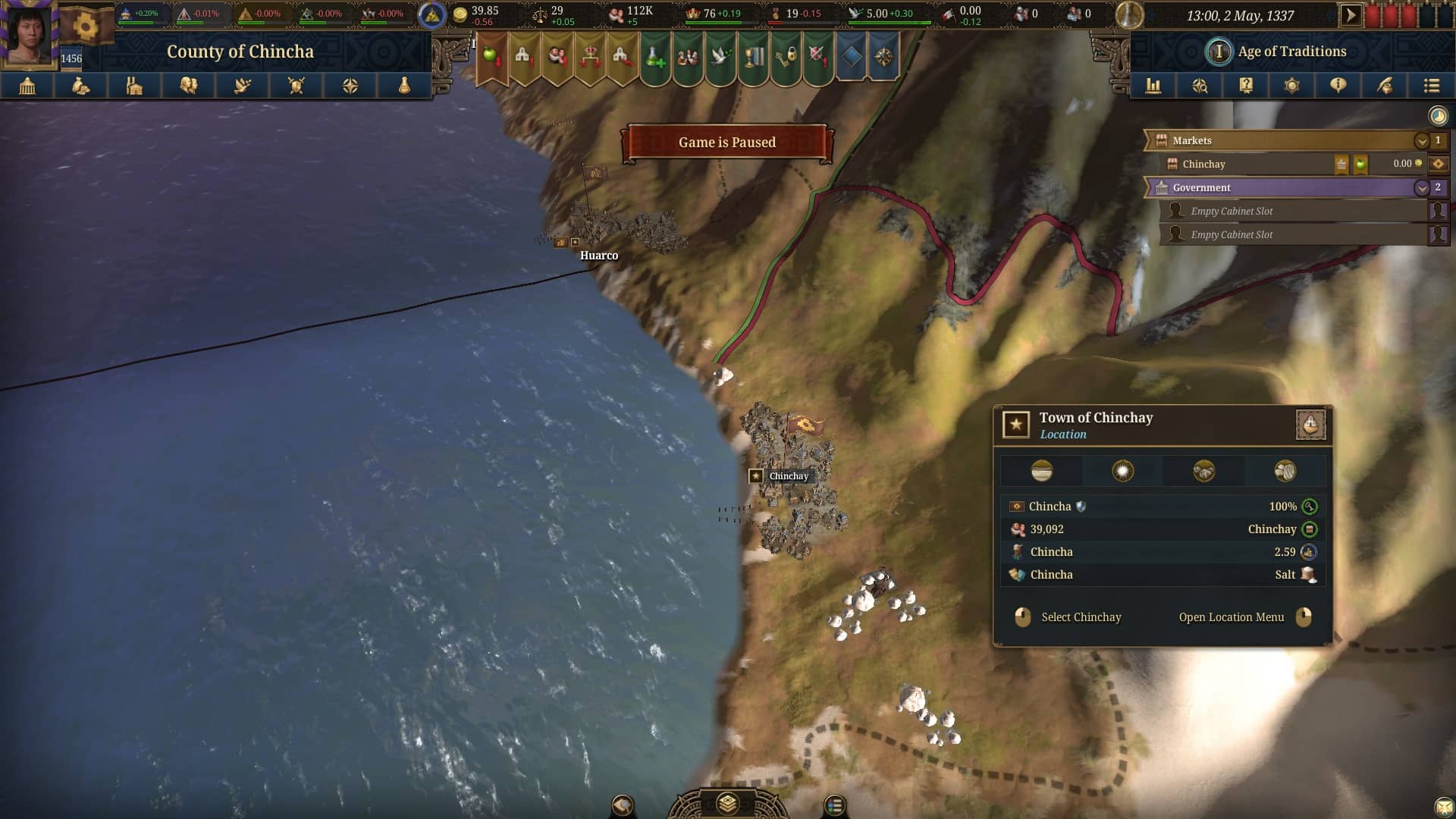Collapse the Markets outliner section
The image size is (1456, 819).
(1421, 141)
